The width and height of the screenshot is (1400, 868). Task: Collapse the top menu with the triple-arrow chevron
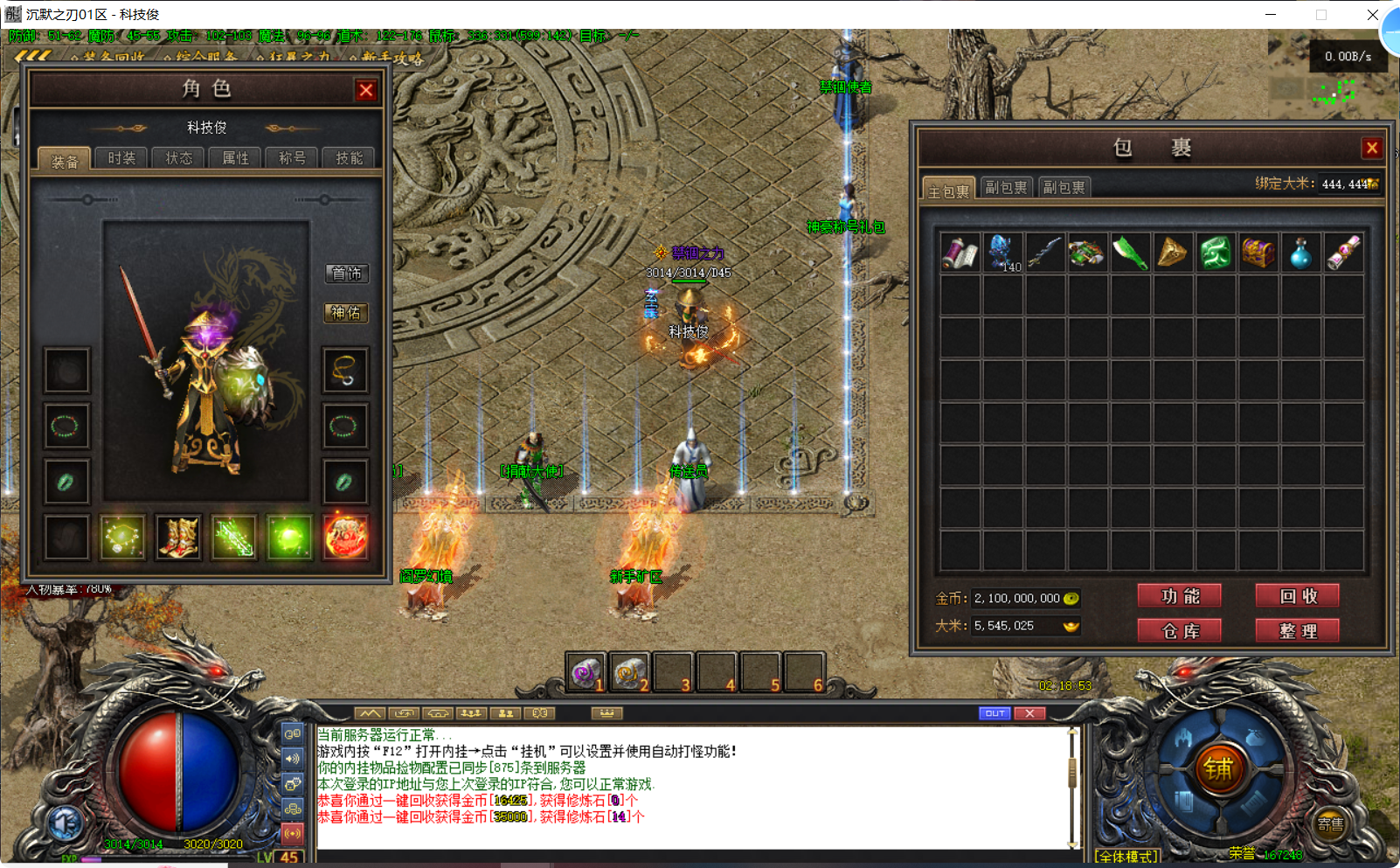(32, 53)
